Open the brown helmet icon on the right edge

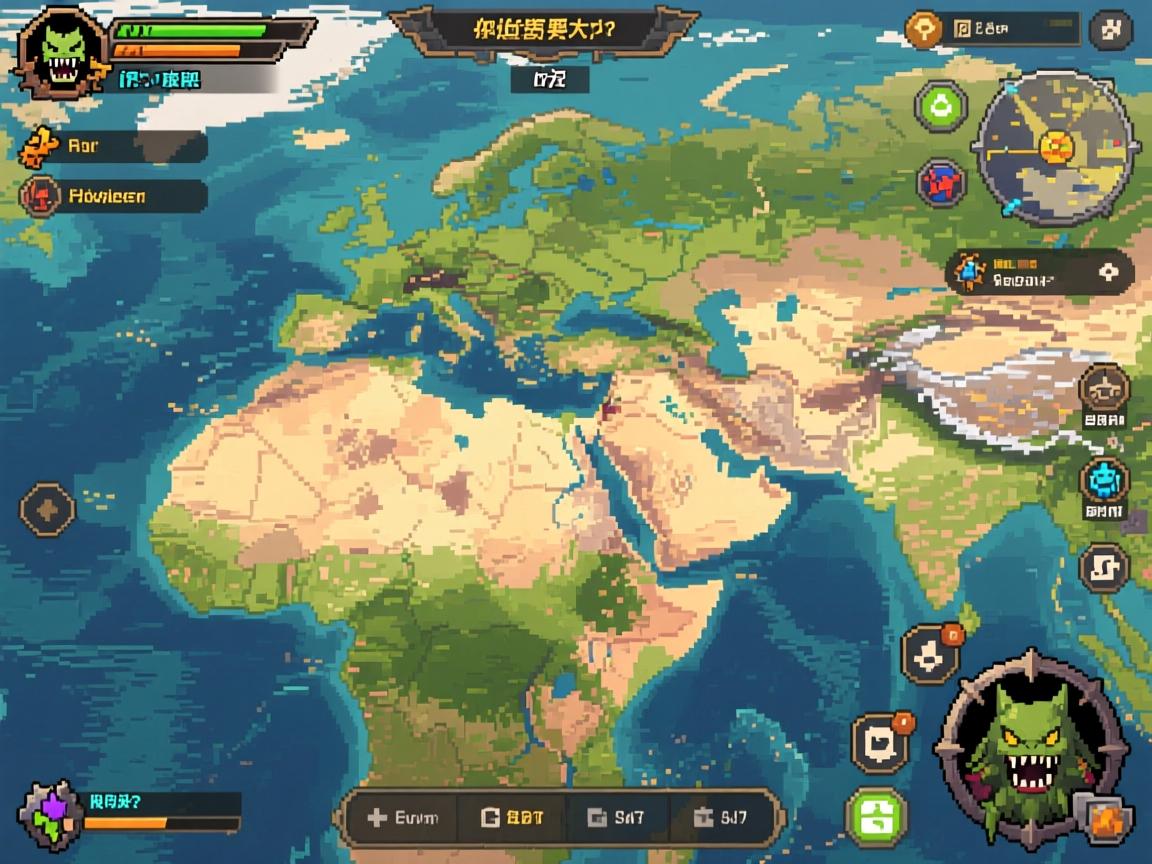(x=1104, y=389)
